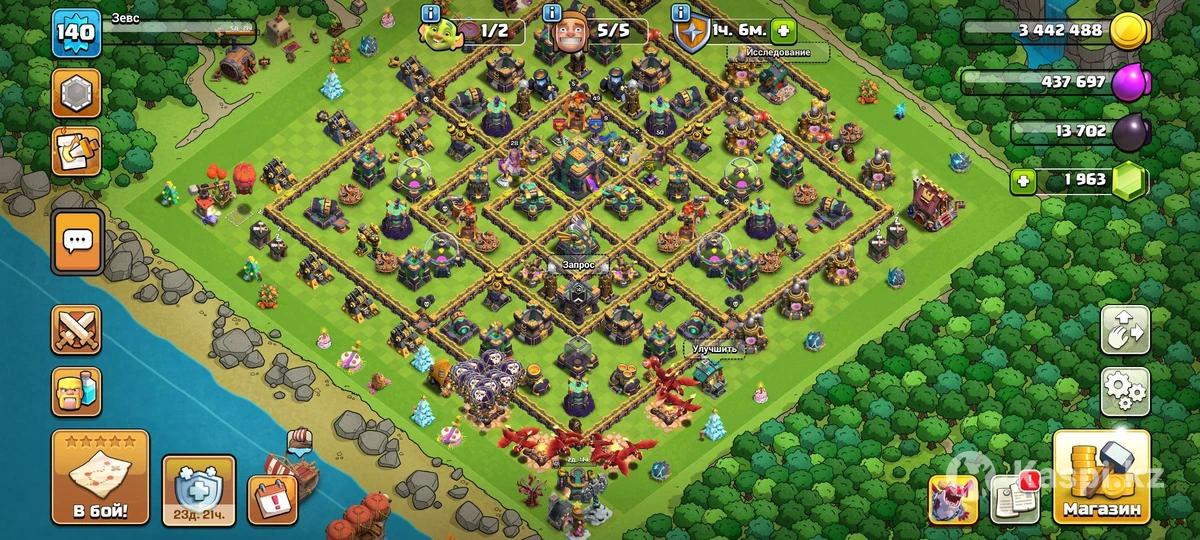Show info for goblin builder 1/2
This screenshot has height=540, width=1200.
(x=431, y=14)
